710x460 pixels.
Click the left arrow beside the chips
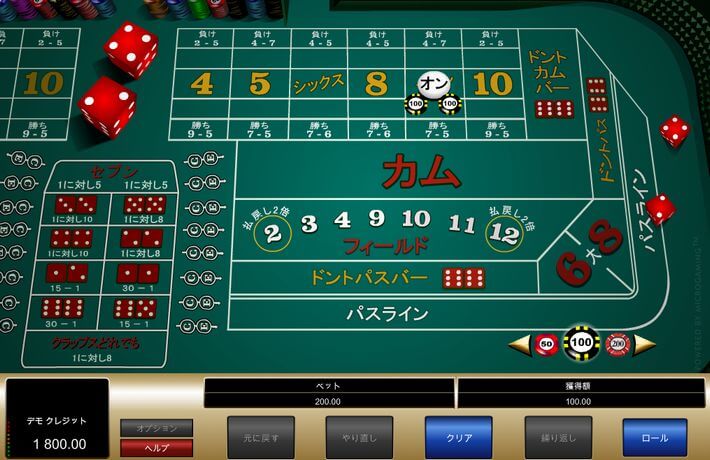pos(520,345)
